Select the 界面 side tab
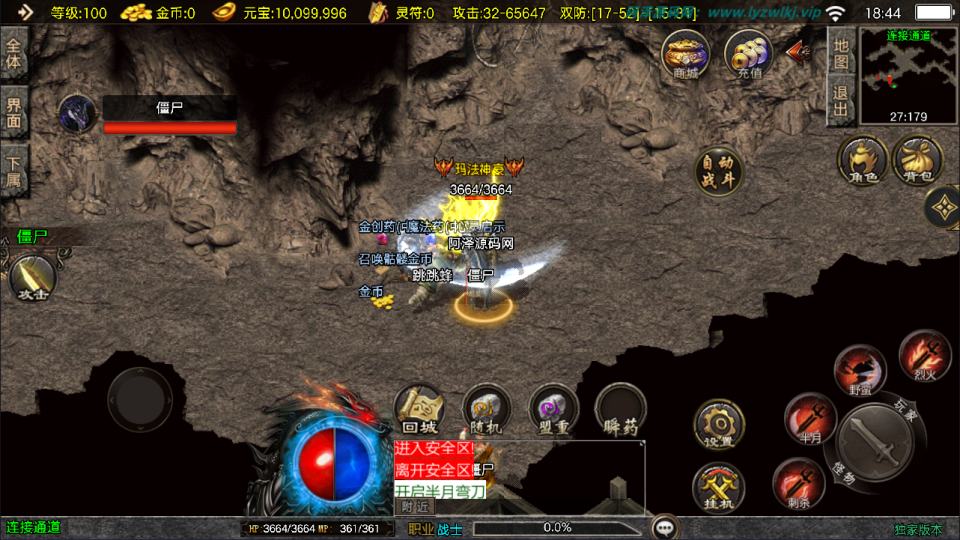The width and height of the screenshot is (960, 540). [x=13, y=112]
